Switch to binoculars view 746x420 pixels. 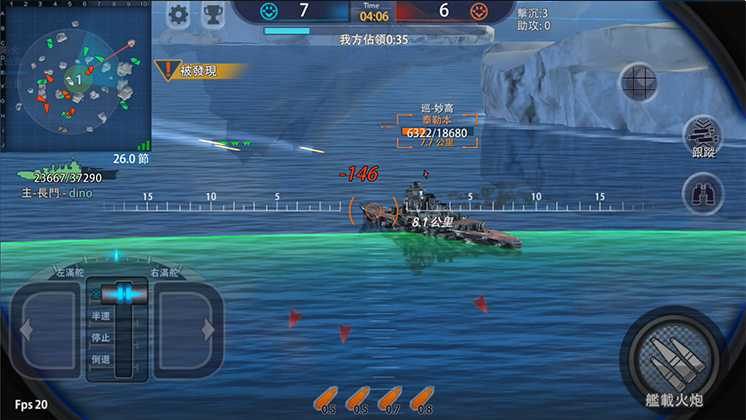(x=702, y=194)
